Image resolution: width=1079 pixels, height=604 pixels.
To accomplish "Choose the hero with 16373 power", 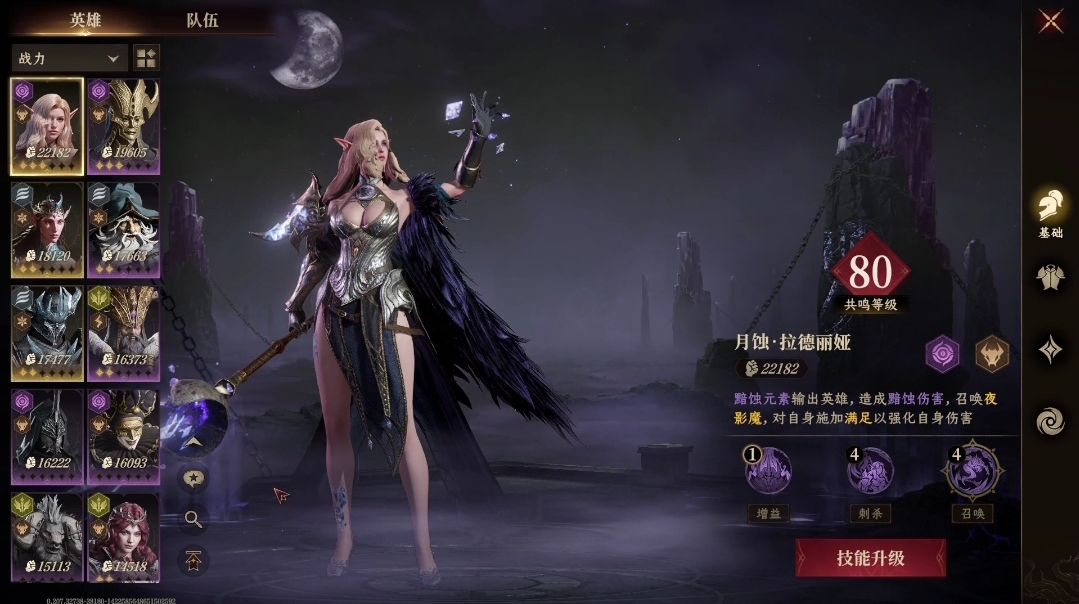I will [x=123, y=333].
